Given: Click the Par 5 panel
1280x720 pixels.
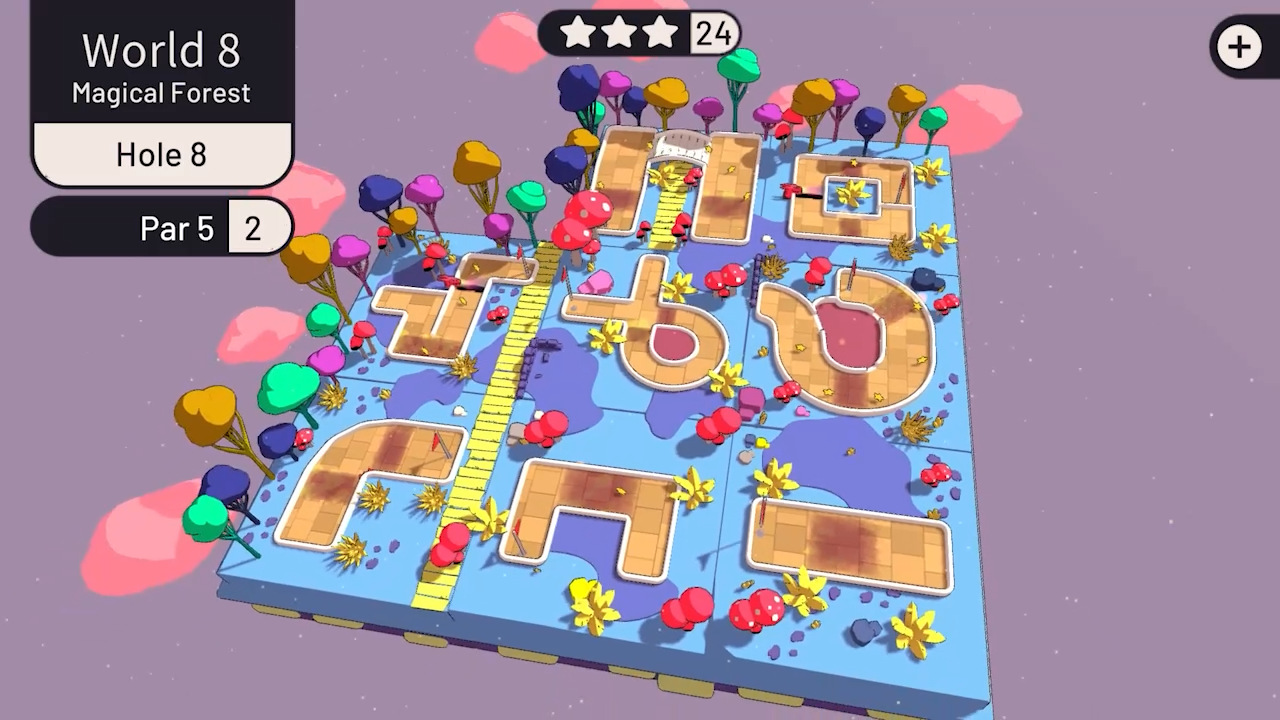Looking at the screenshot, I should tap(177, 229).
